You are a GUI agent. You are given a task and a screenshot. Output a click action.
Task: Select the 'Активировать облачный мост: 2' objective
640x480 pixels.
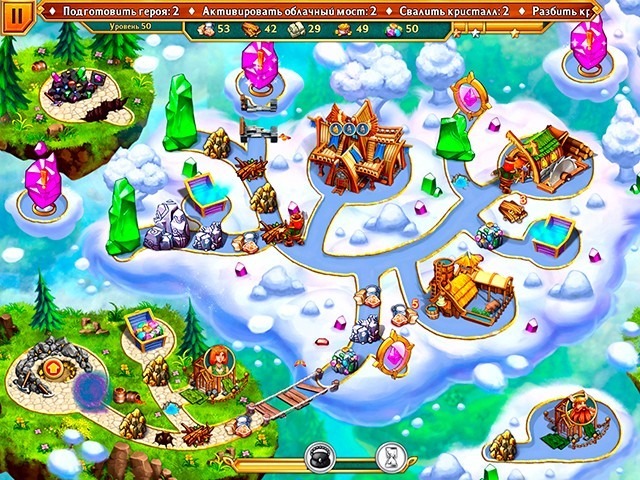(291, 10)
